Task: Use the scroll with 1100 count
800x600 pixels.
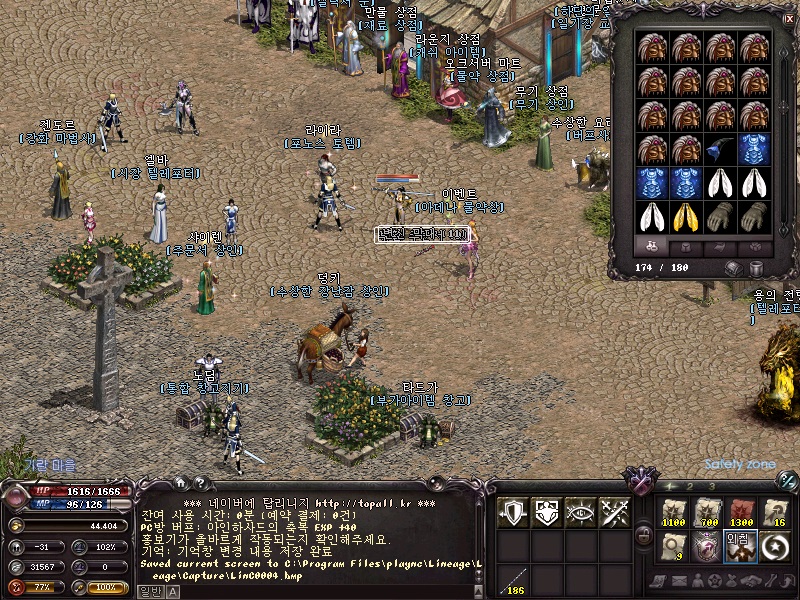Action: click(674, 512)
